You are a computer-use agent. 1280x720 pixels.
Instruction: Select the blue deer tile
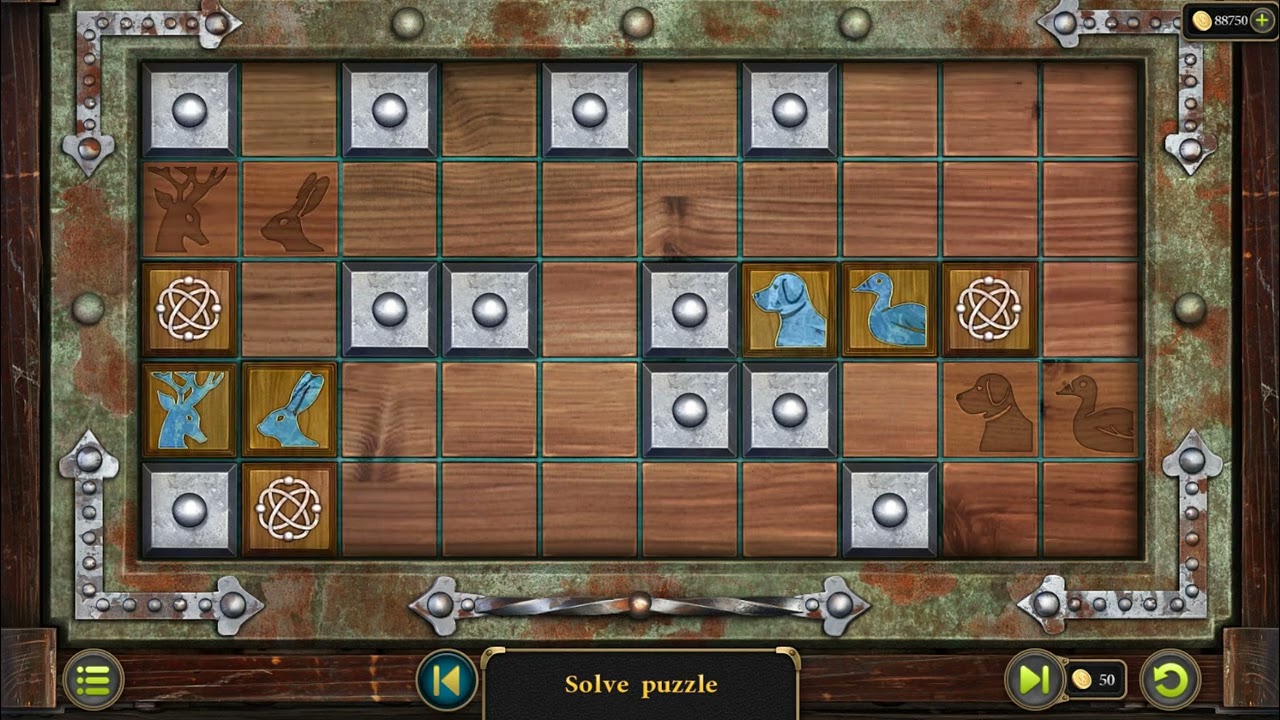[x=190, y=410]
